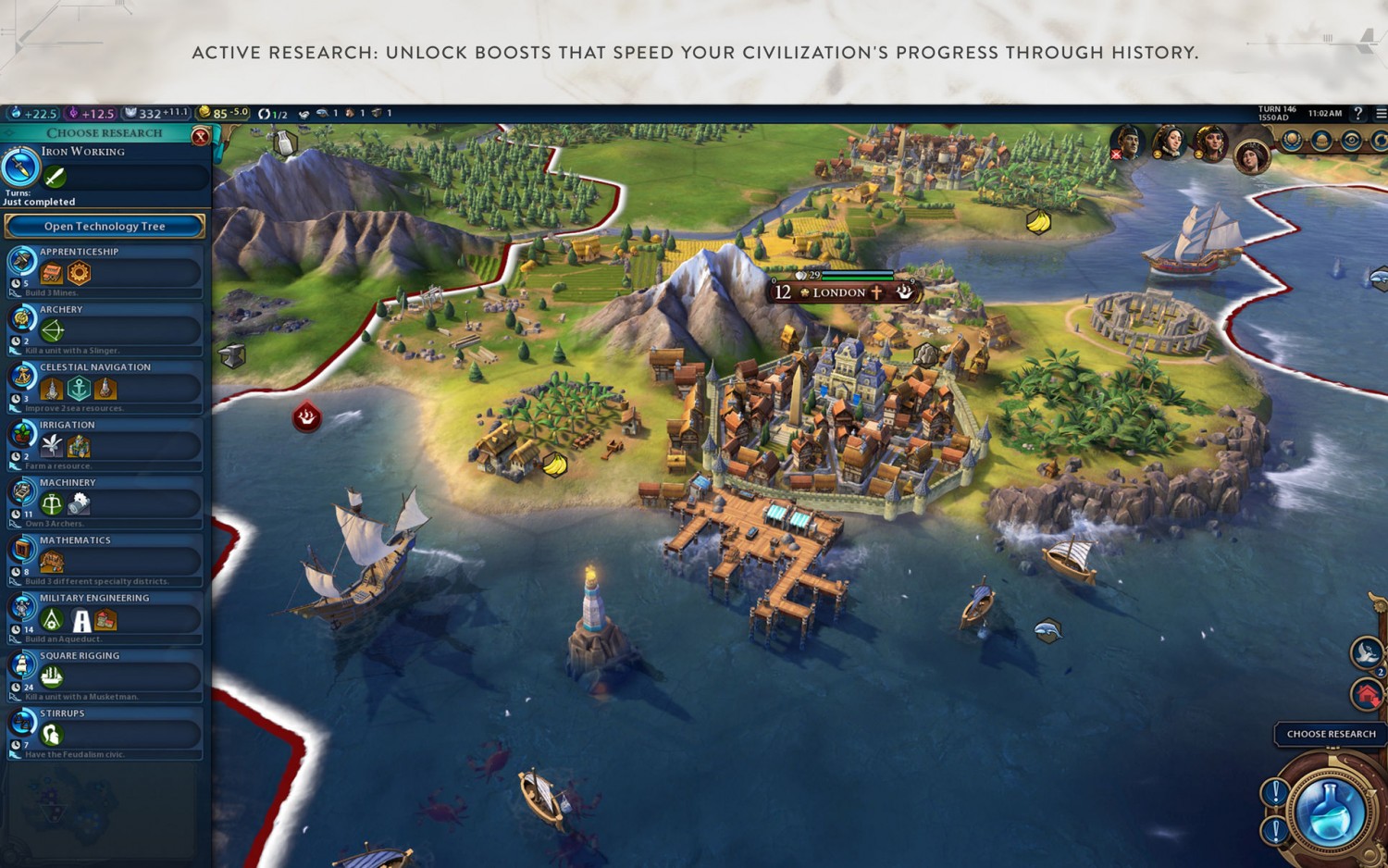Click the eye-shaped espionage ranking icon
Screen dimensions: 1388x868
coord(1352,140)
